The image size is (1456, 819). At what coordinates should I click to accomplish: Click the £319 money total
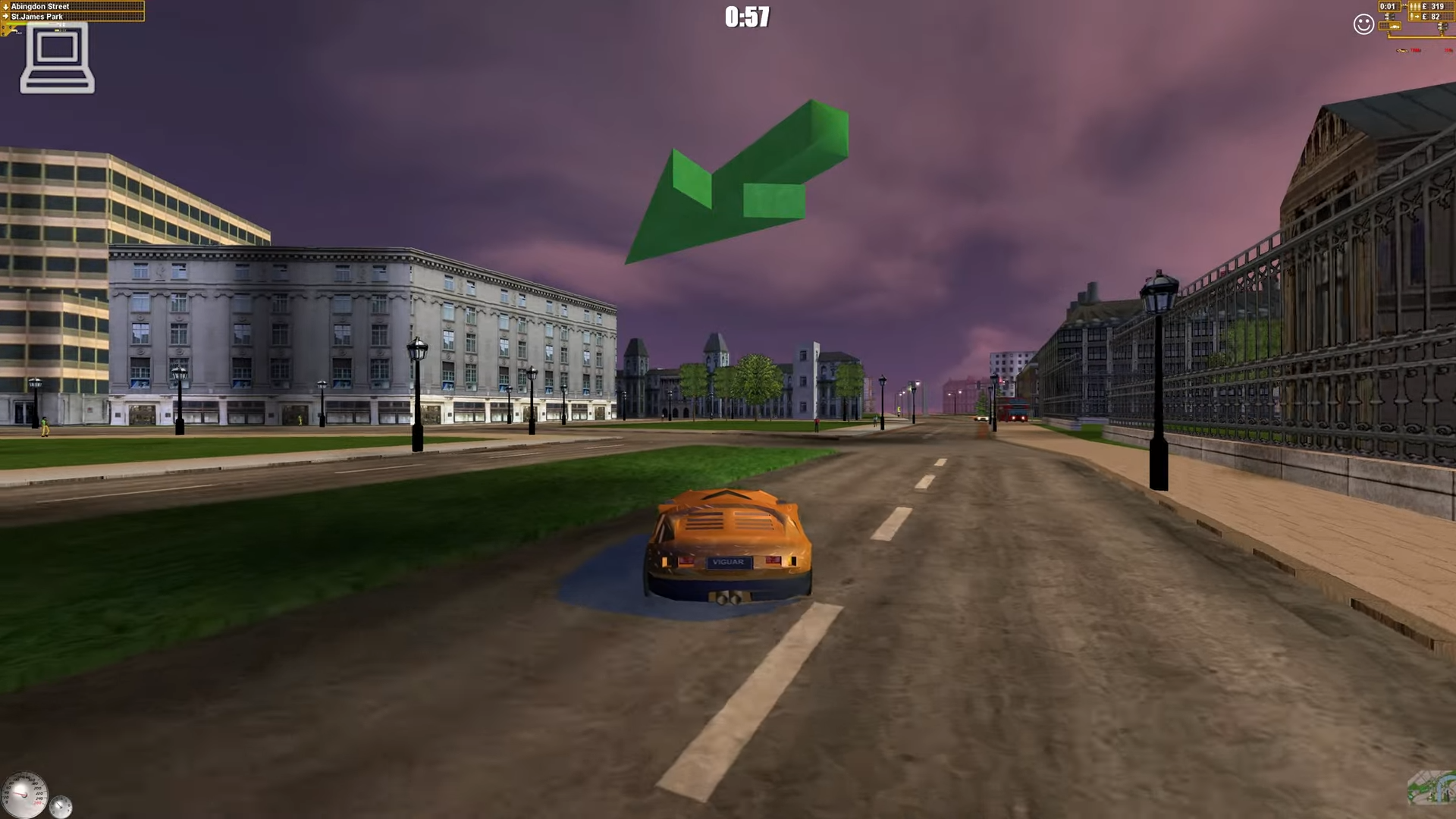click(x=1434, y=6)
